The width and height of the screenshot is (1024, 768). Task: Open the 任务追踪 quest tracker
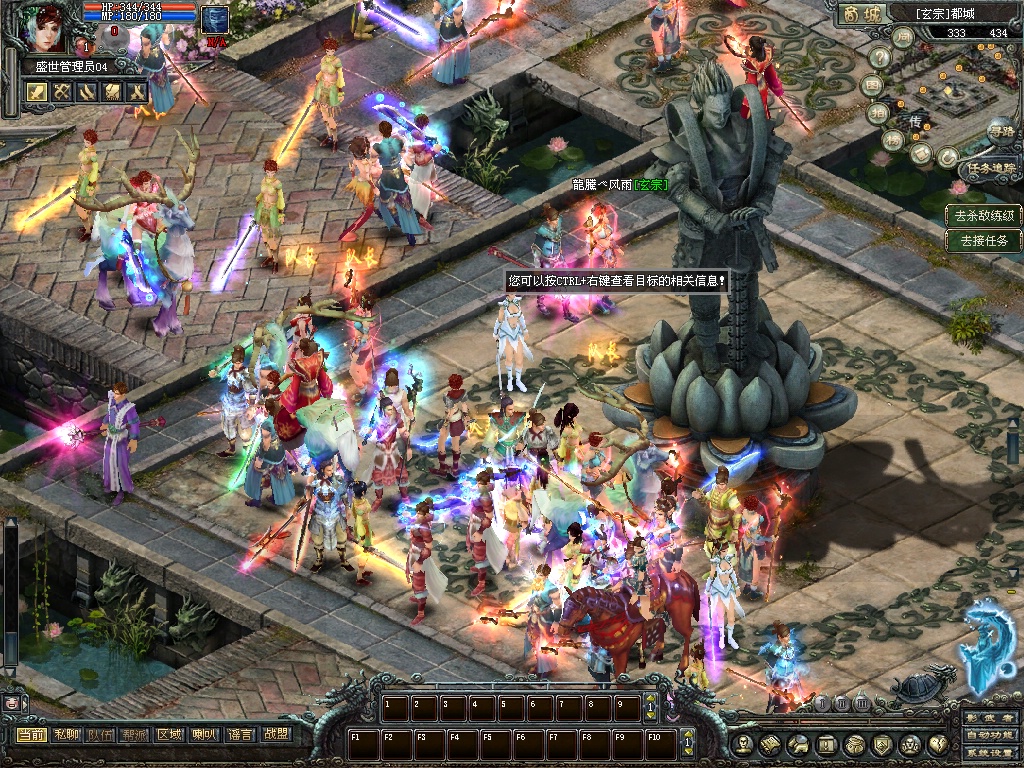[x=991, y=168]
